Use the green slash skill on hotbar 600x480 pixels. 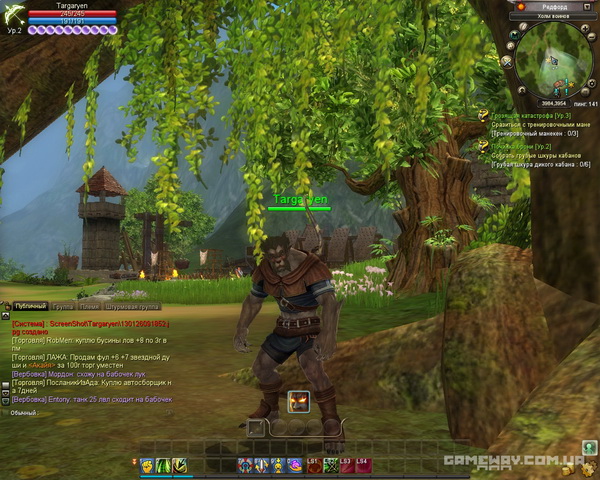[162, 465]
